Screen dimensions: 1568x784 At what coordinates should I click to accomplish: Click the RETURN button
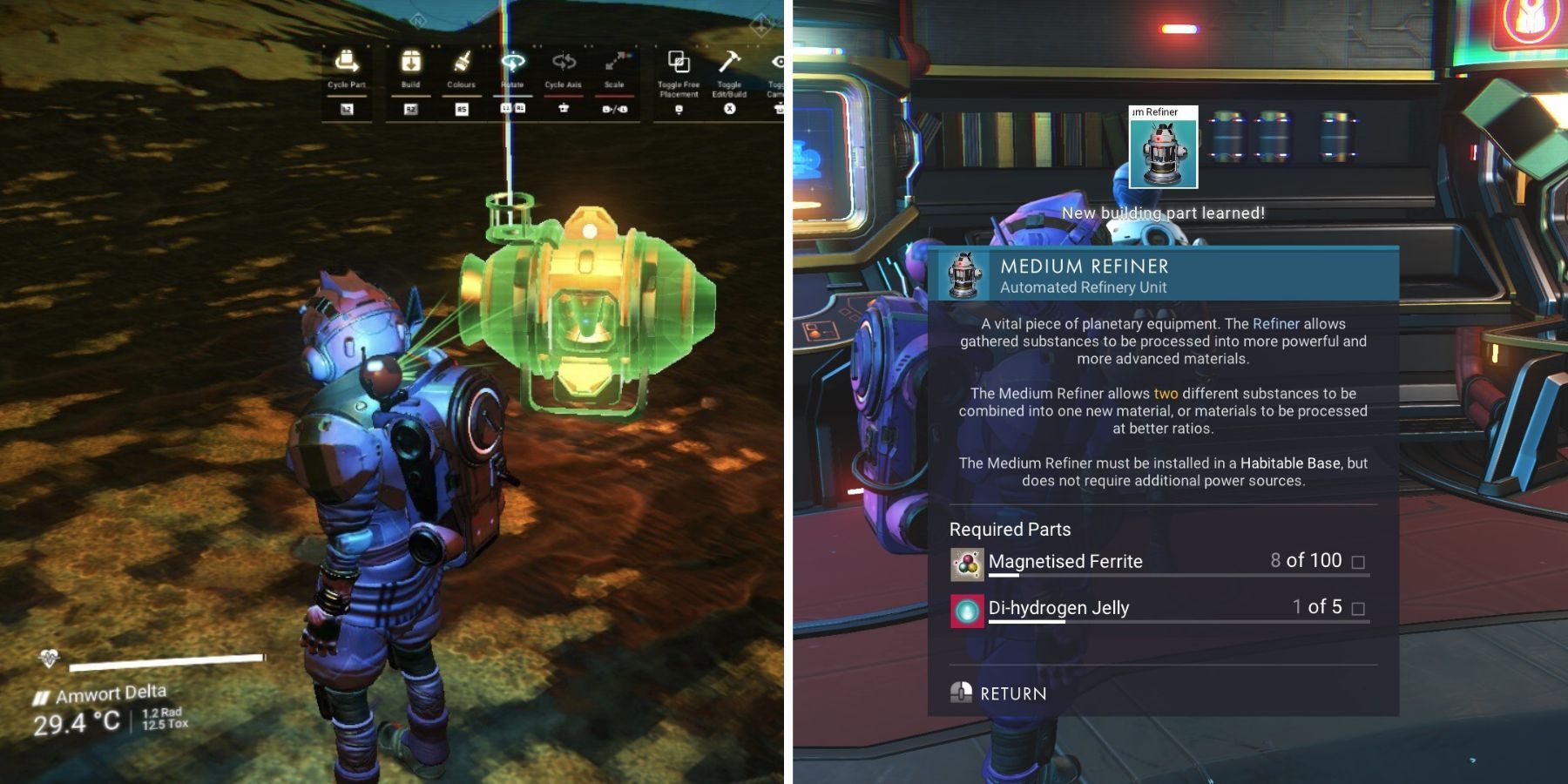tap(999, 693)
